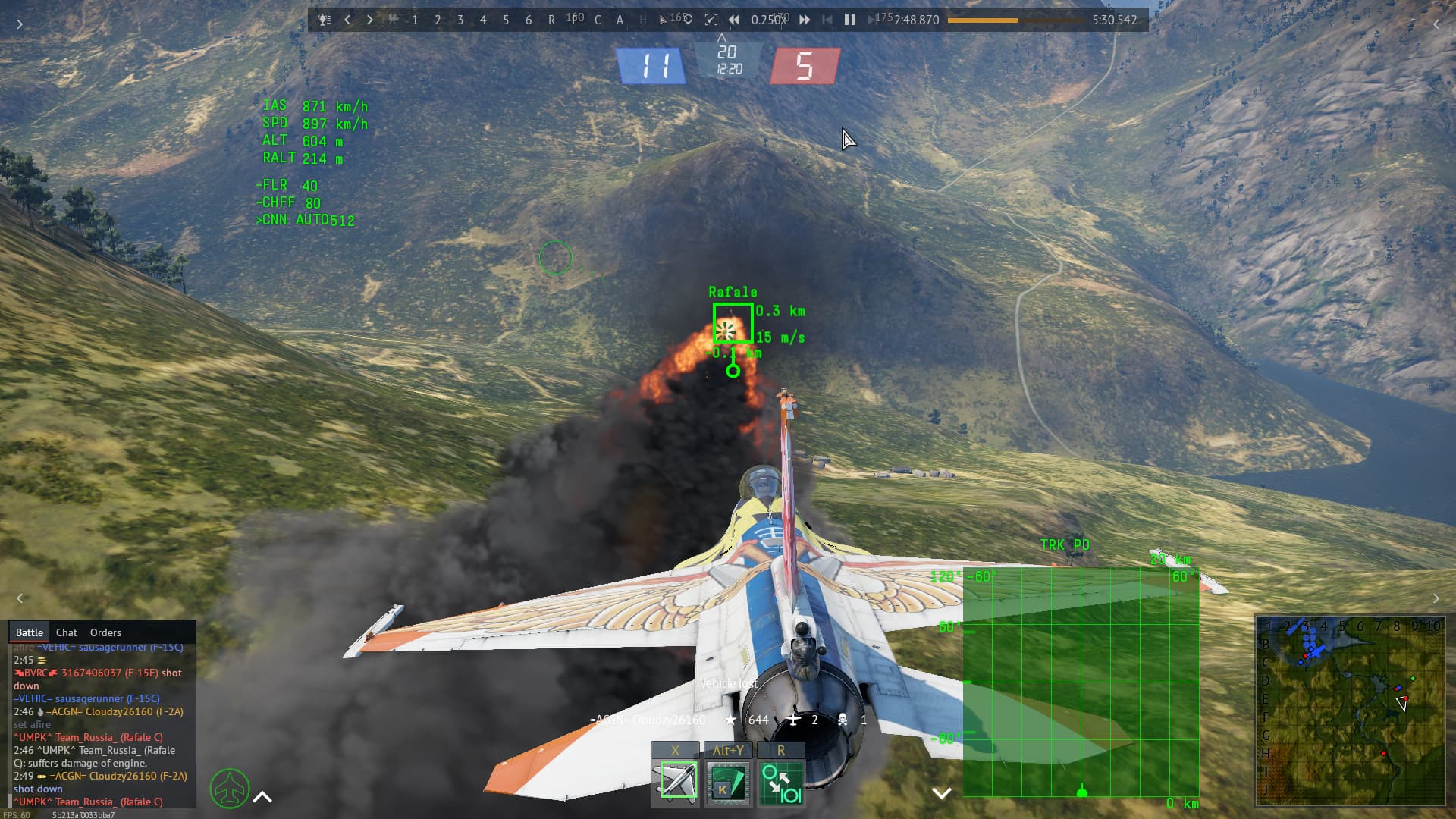Image resolution: width=1456 pixels, height=819 pixels.
Task: Expand the chat panel using the upward chevron
Action: point(262,796)
